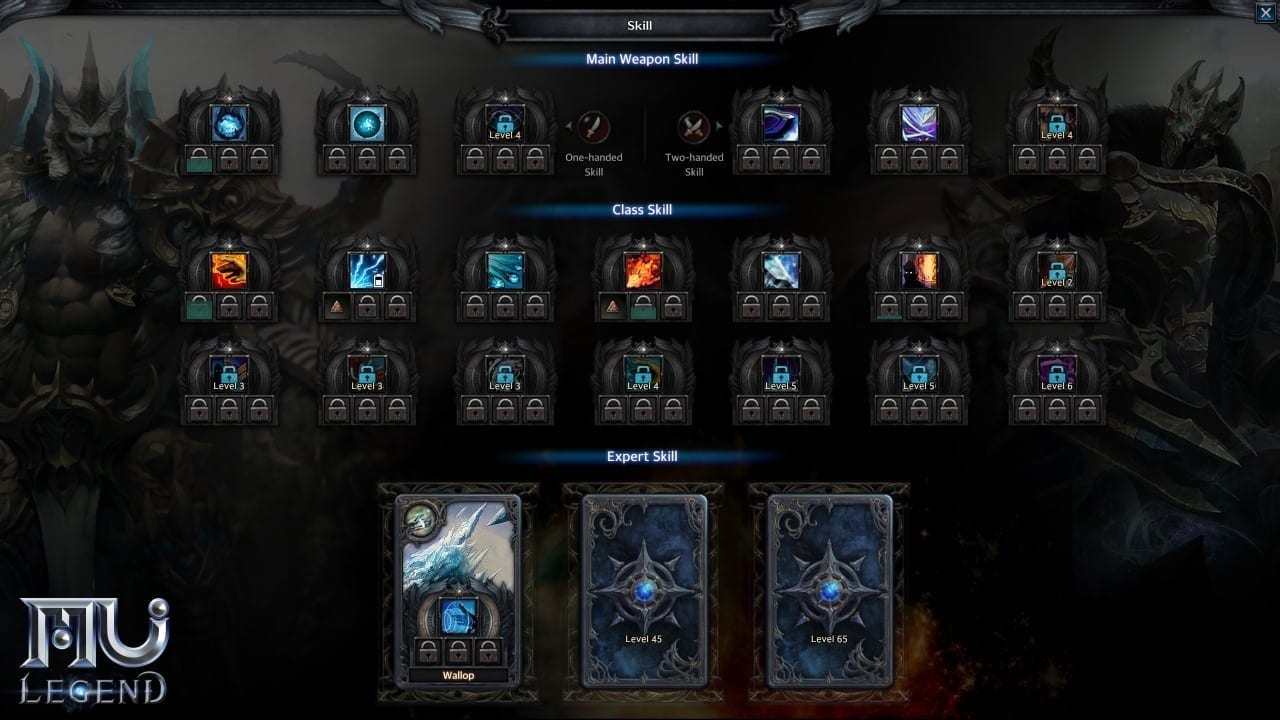Switch to Two-handed Skill set
Screen dimensions: 1280x720
(x=693, y=127)
